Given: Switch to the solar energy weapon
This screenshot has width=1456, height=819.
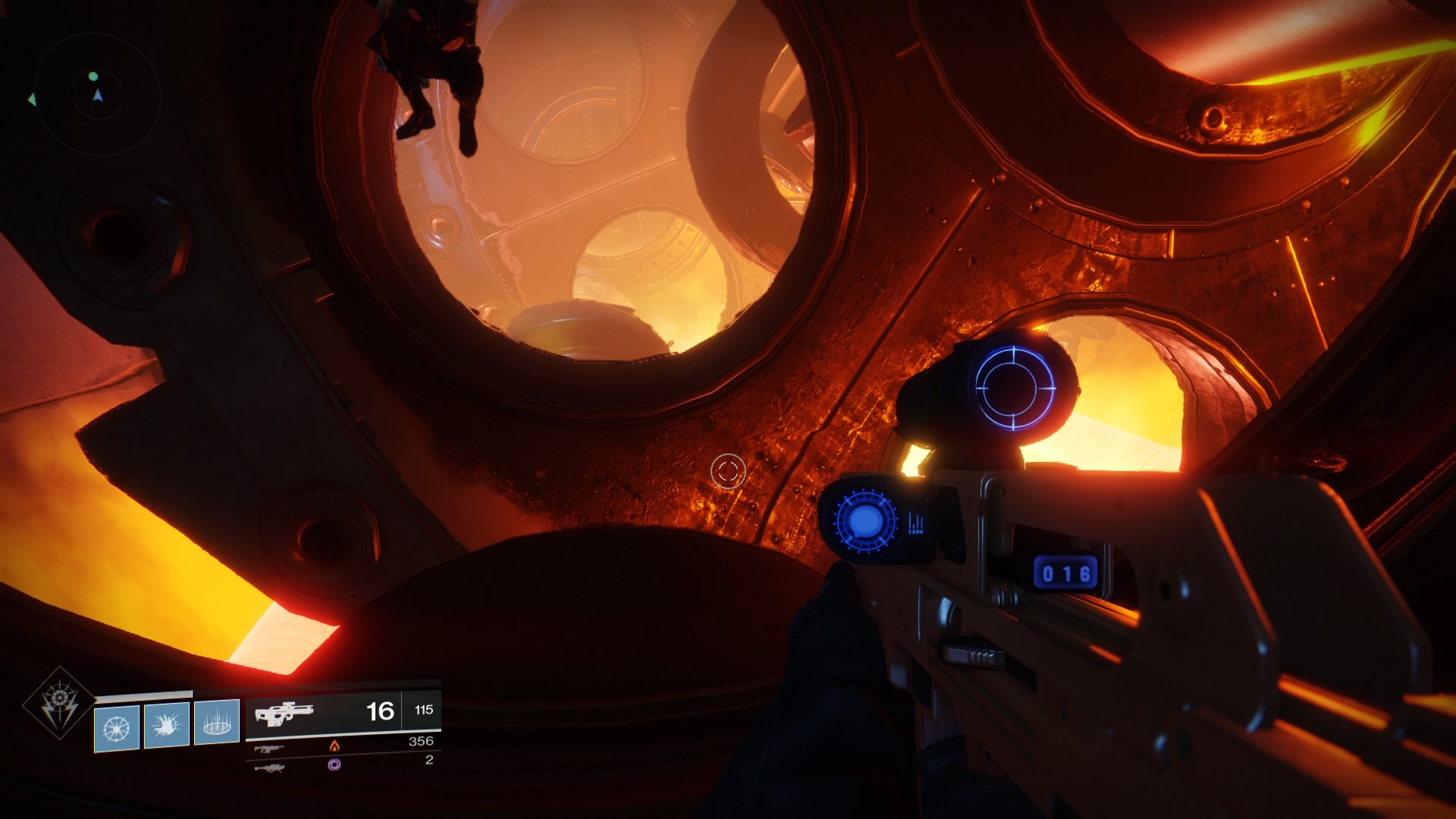Looking at the screenshot, I should point(270,748).
